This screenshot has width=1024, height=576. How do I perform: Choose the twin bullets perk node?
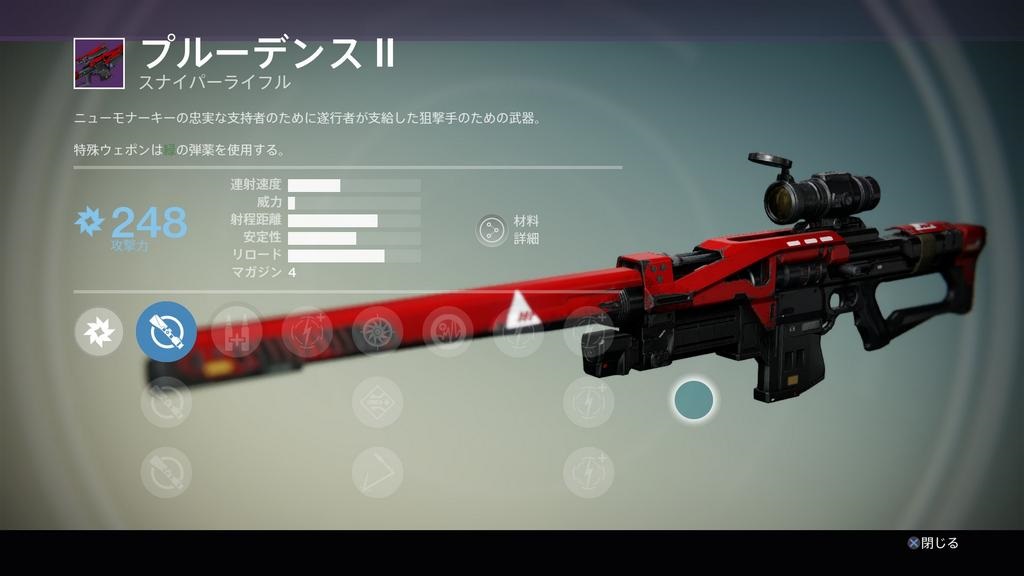coord(237,331)
